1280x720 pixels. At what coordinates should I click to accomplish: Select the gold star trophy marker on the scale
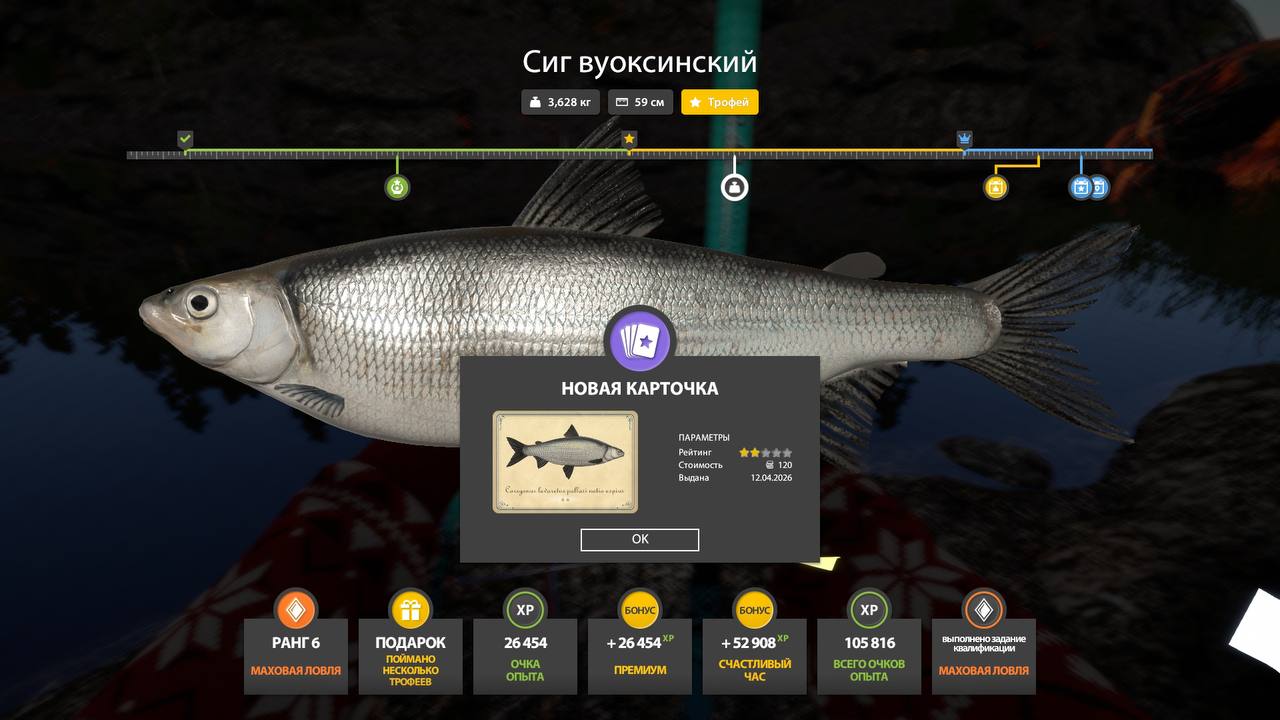click(629, 139)
